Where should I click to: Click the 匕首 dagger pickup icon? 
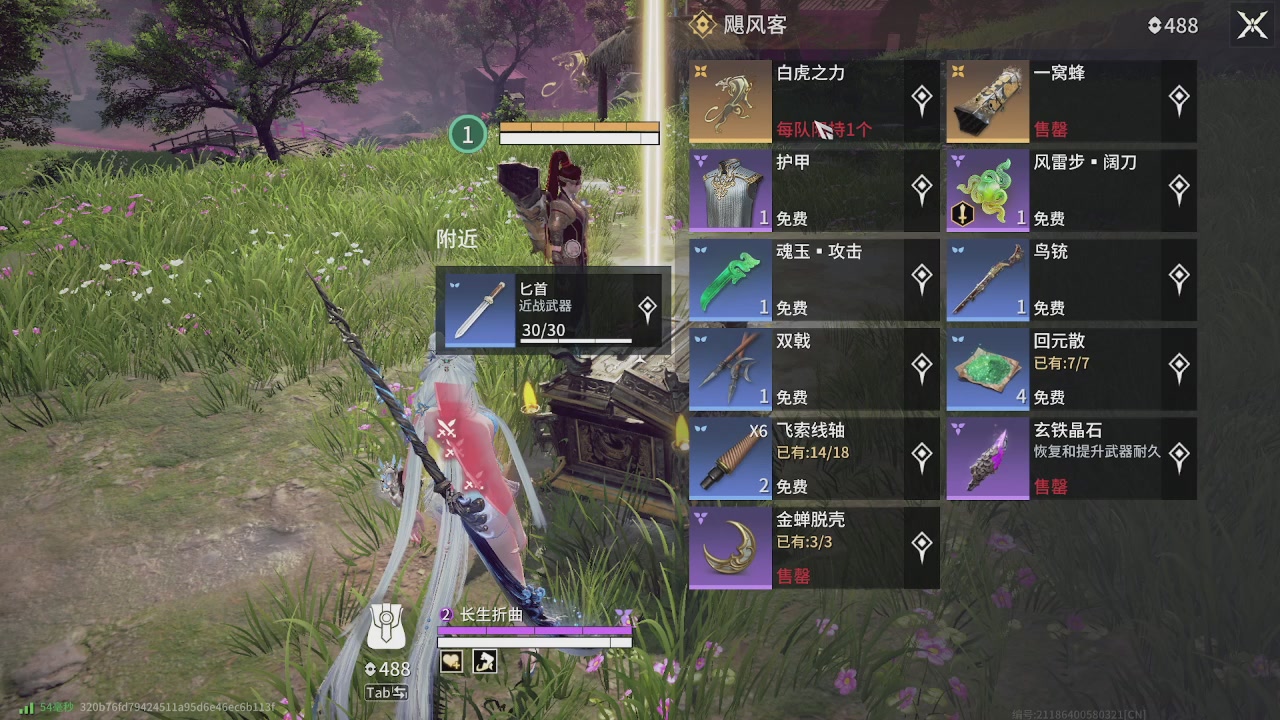[x=479, y=308]
